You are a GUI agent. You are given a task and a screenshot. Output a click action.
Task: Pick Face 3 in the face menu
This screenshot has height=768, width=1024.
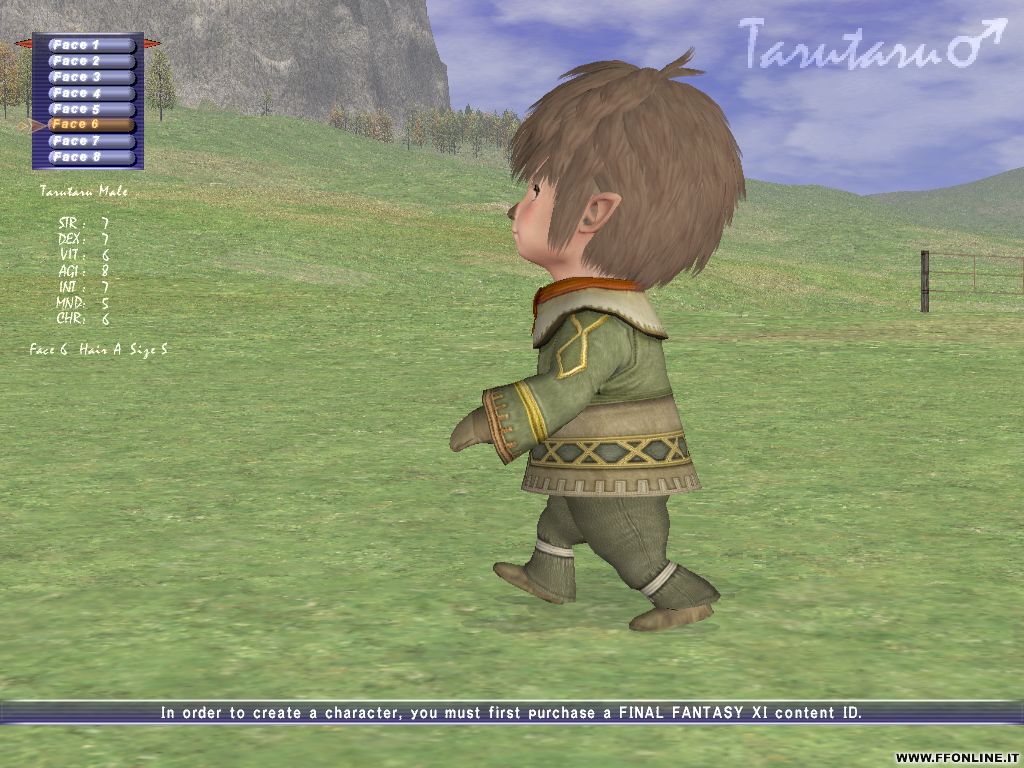(x=91, y=77)
